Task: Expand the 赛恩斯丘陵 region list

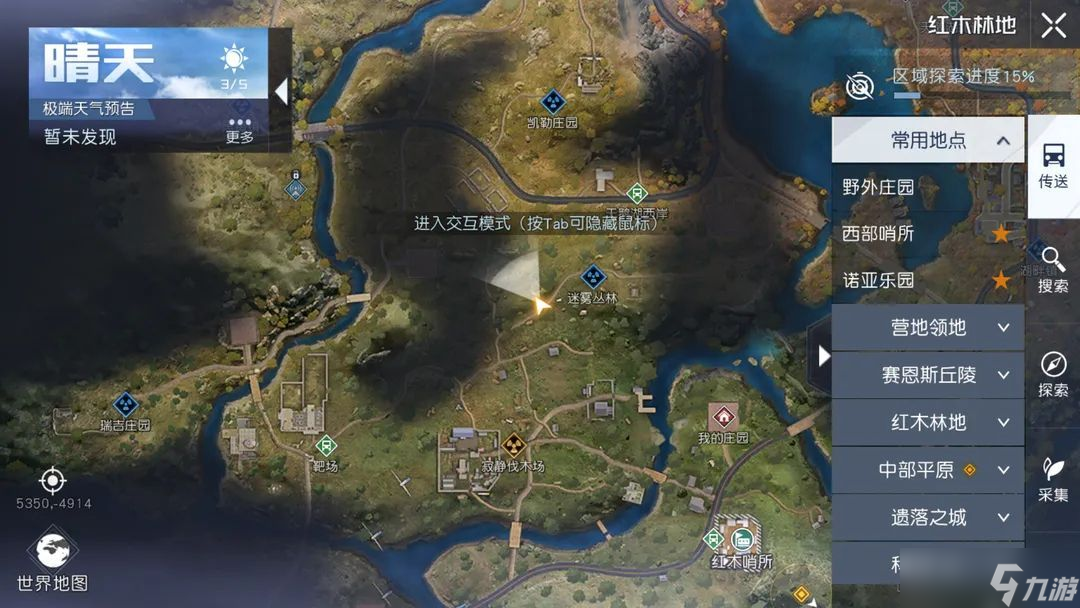Action: 928,375
